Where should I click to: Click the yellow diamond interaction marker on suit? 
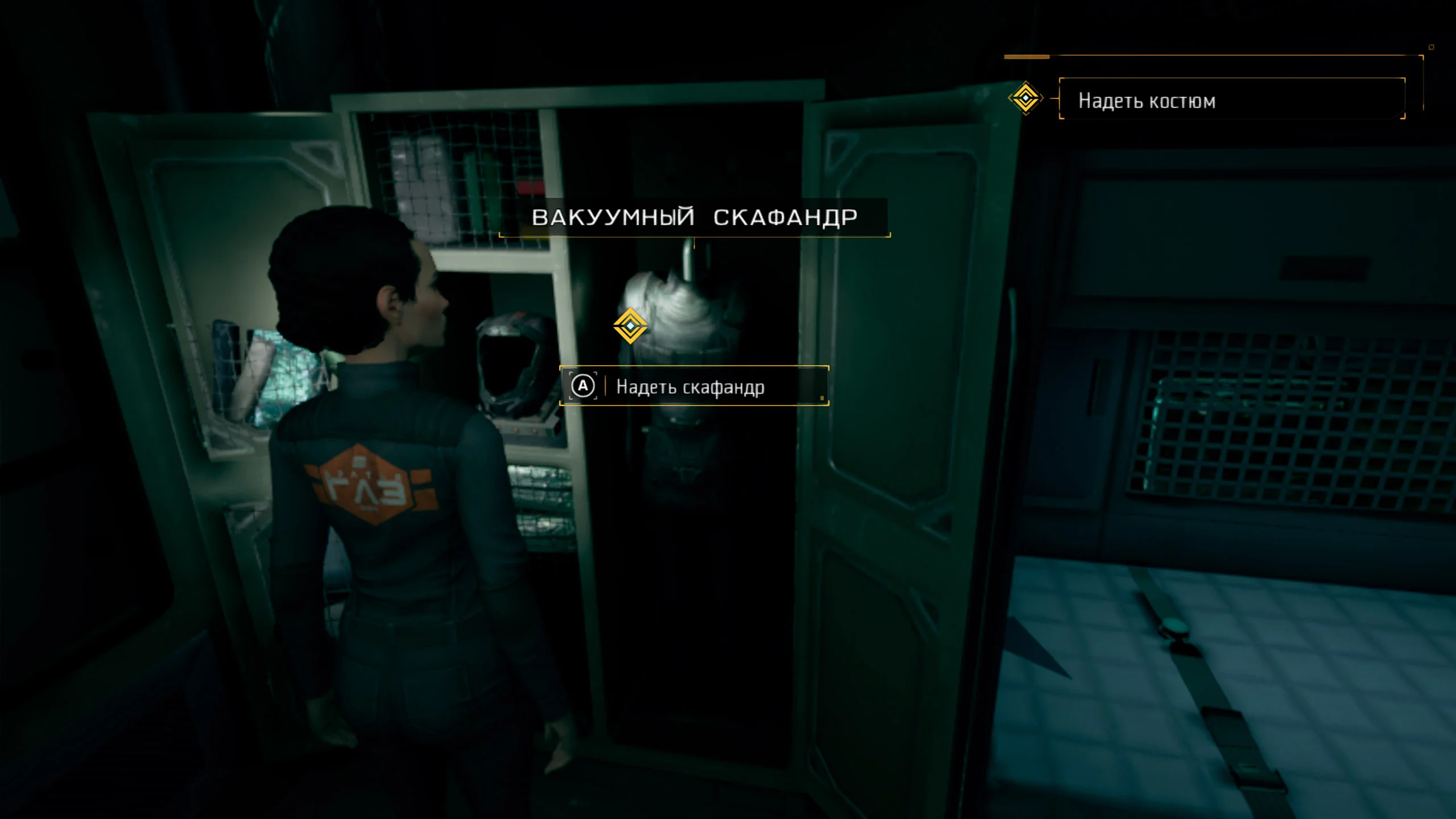click(x=630, y=326)
